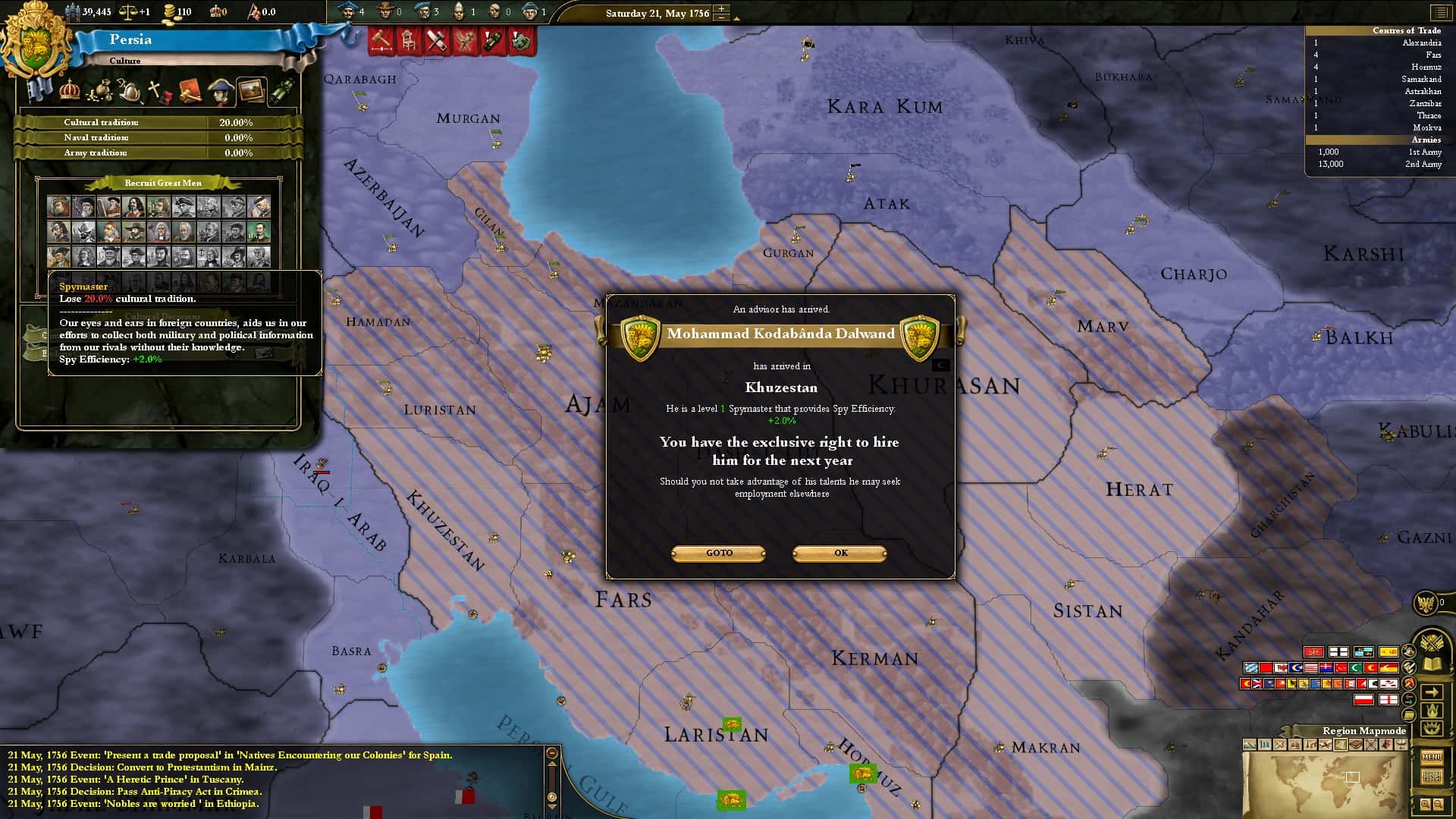Toggle the highlighted Region Mapmode button
This screenshot has height=819, width=1456.
[x=1340, y=744]
